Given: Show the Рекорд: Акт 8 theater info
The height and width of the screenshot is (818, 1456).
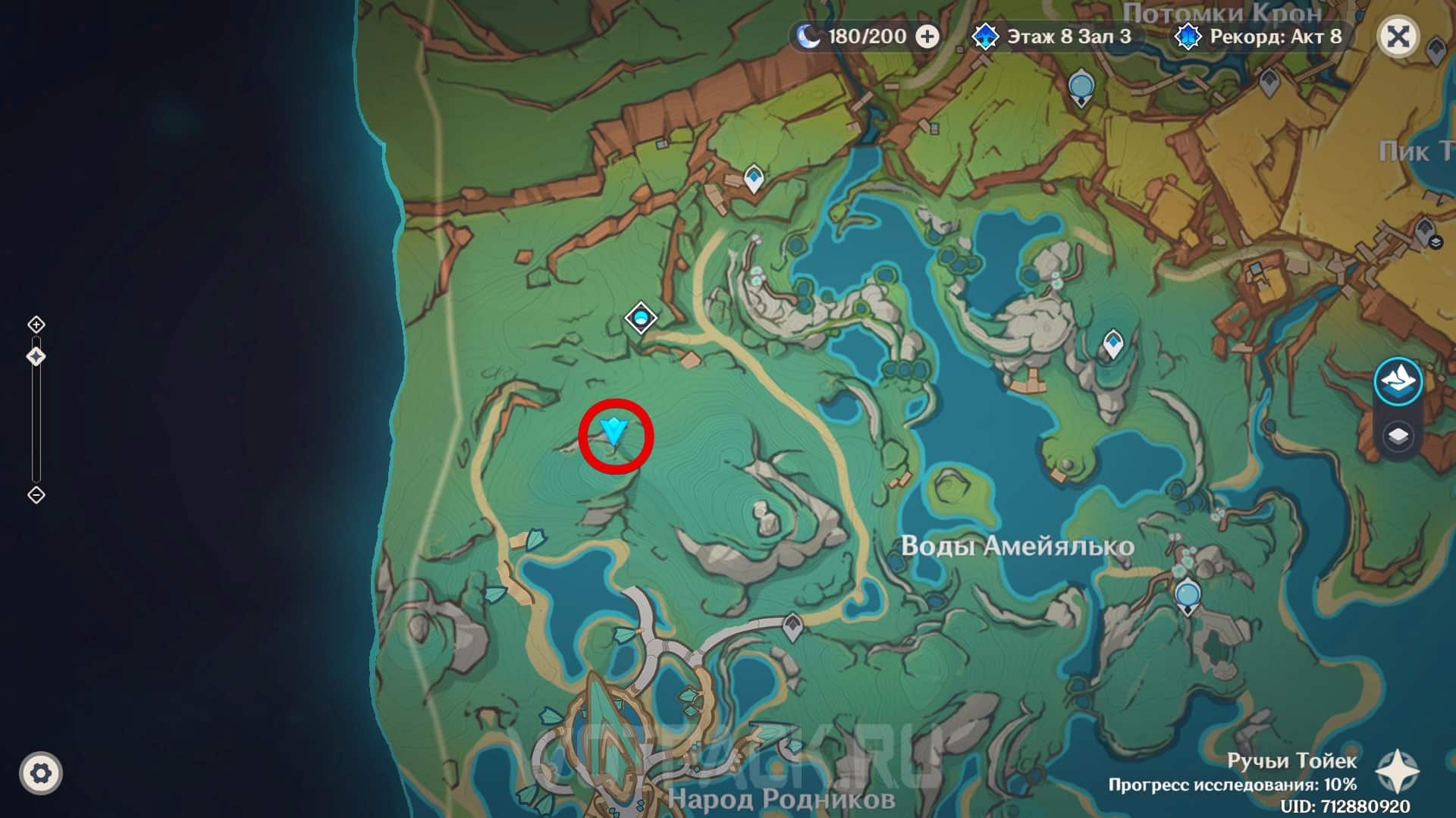Looking at the screenshot, I should 1260,36.
